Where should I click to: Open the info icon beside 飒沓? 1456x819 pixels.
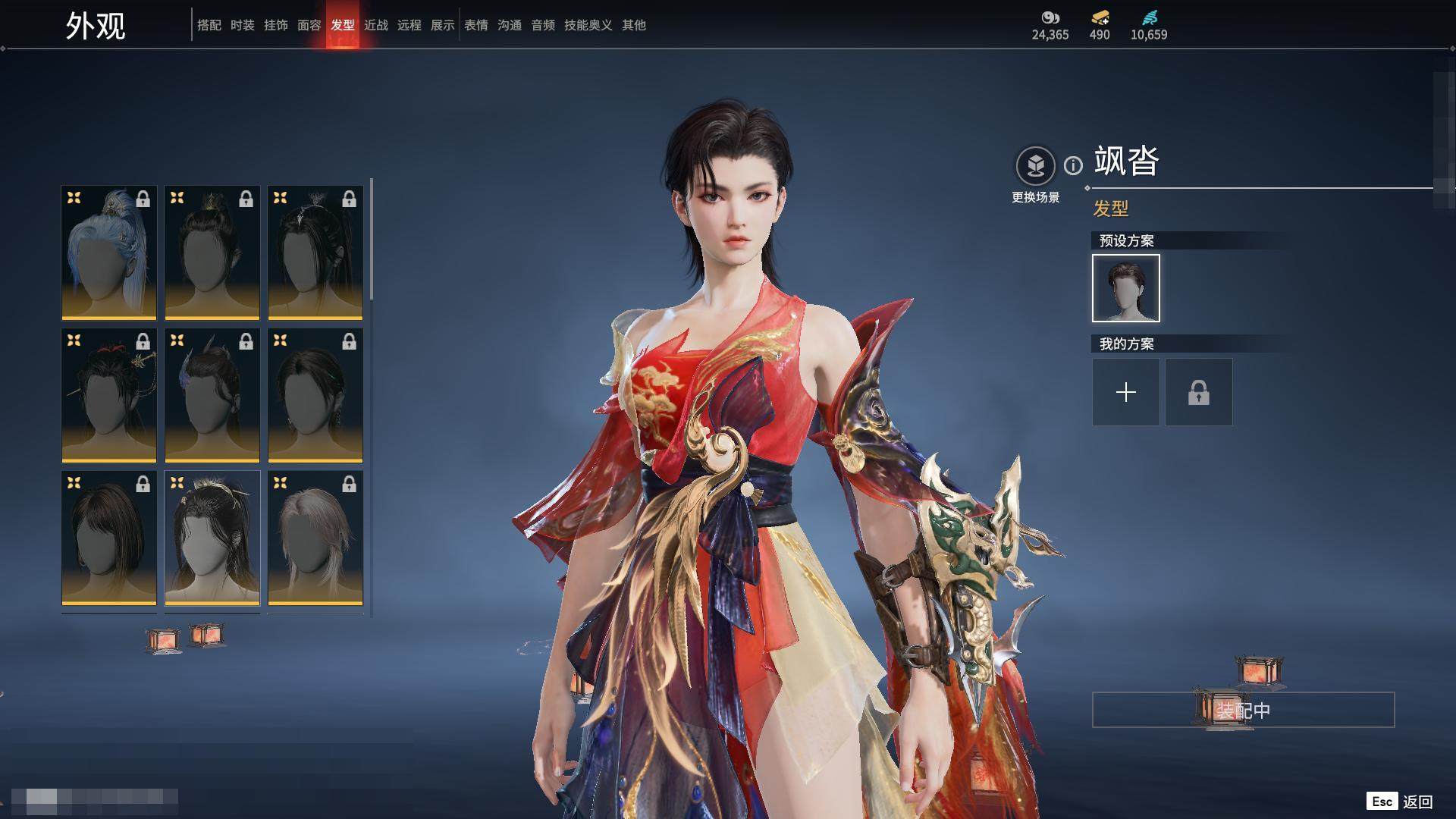click(x=1073, y=165)
